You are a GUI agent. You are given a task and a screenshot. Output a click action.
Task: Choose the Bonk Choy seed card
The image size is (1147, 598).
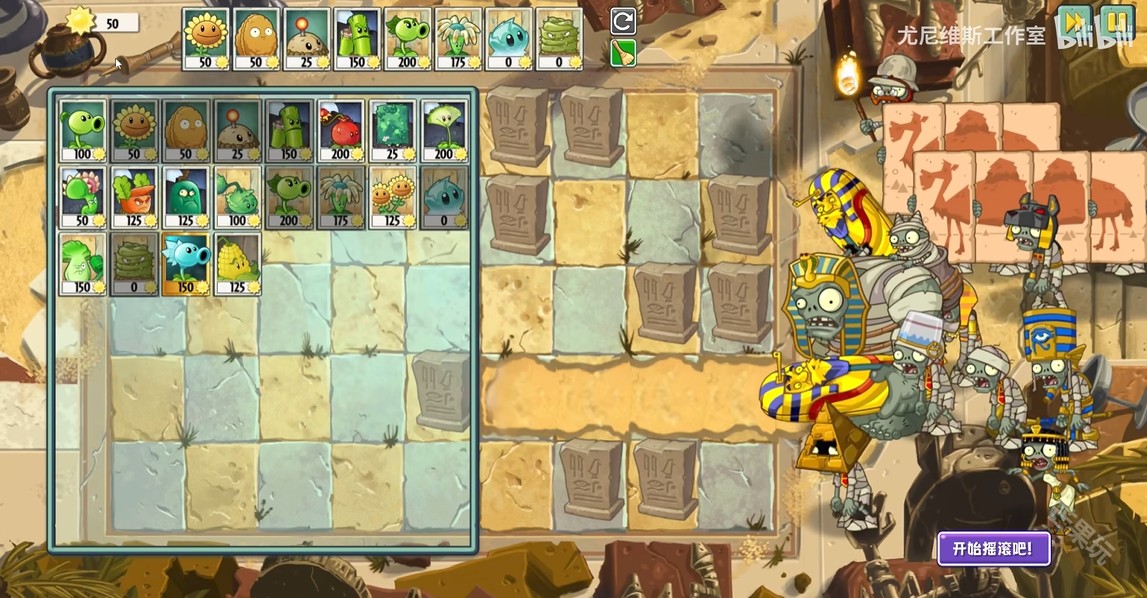coord(83,264)
